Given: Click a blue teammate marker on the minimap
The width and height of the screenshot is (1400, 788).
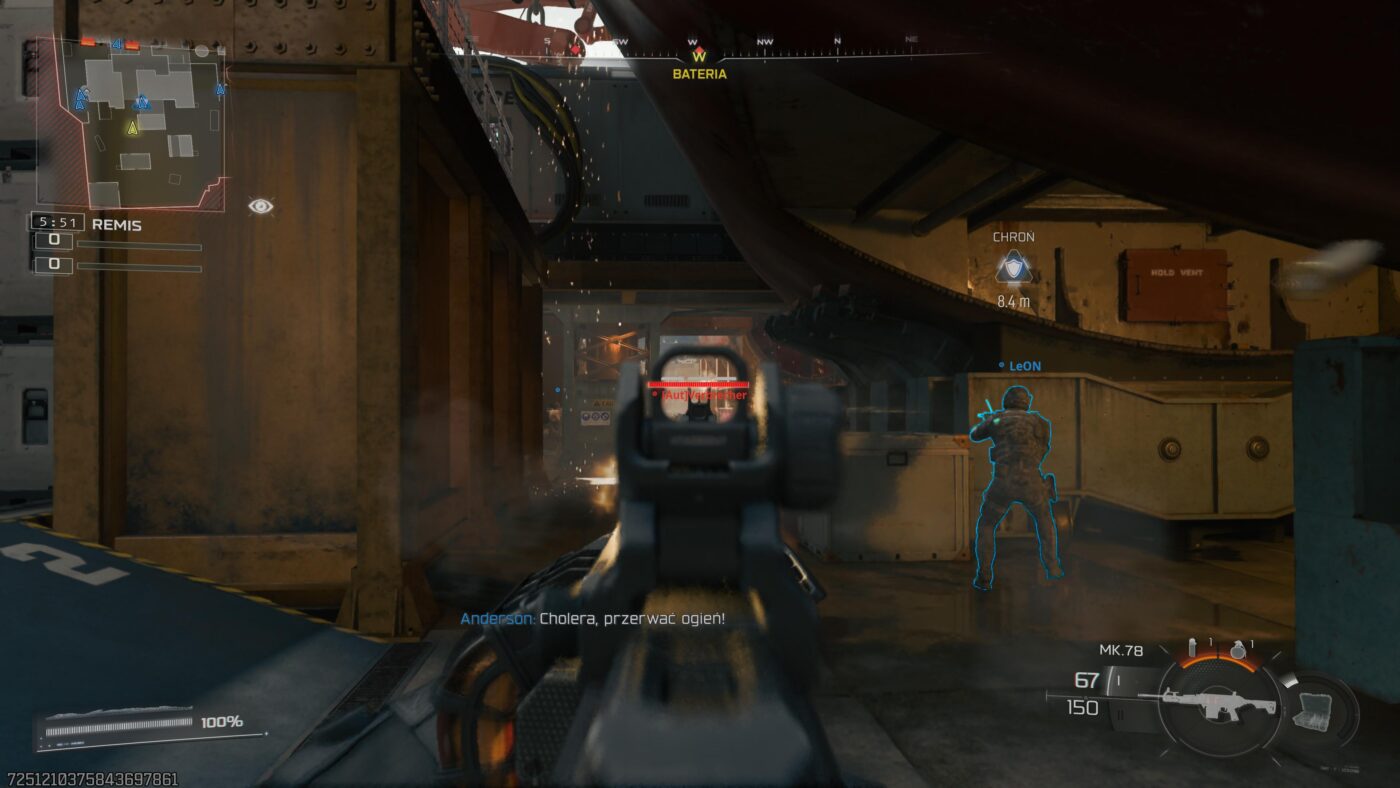Looking at the screenshot, I should 143,102.
